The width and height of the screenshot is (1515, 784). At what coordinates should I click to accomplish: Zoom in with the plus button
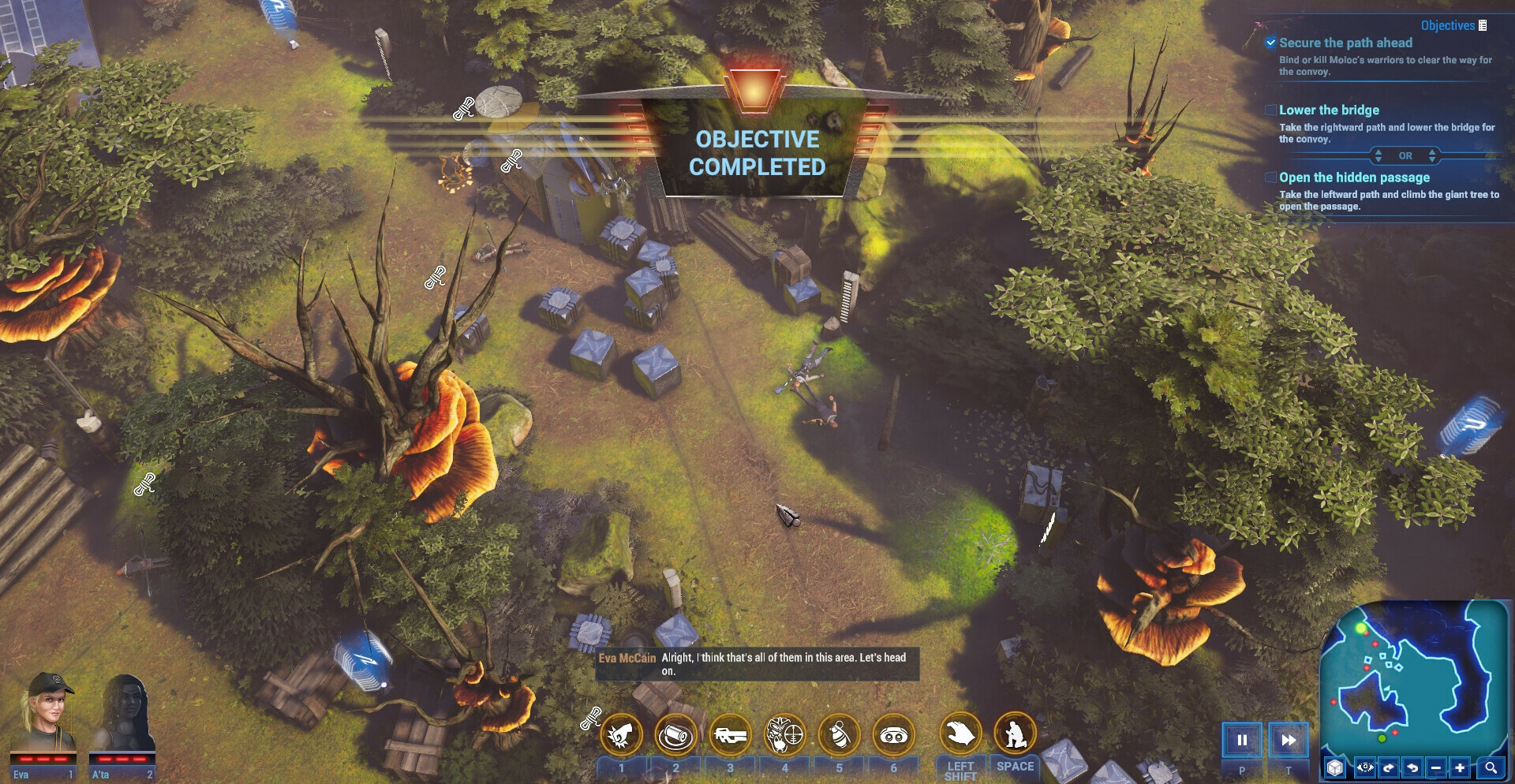(1461, 767)
